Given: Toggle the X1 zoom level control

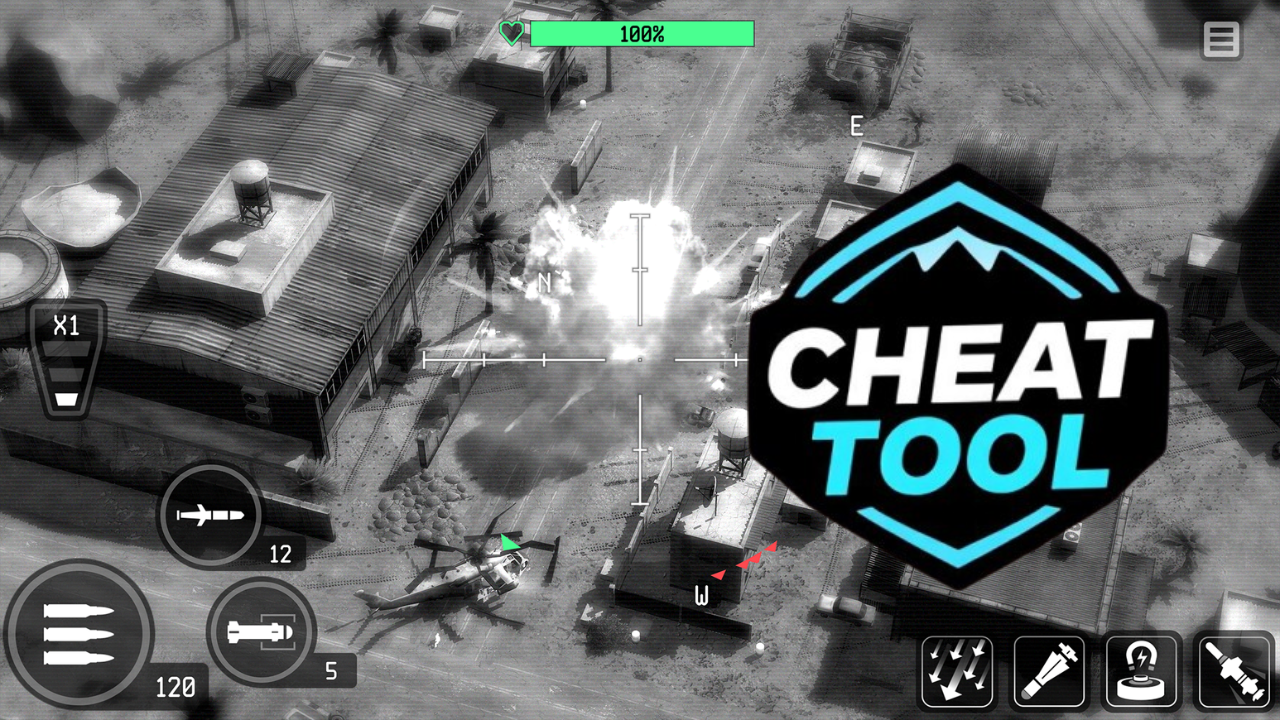Looking at the screenshot, I should point(67,360).
